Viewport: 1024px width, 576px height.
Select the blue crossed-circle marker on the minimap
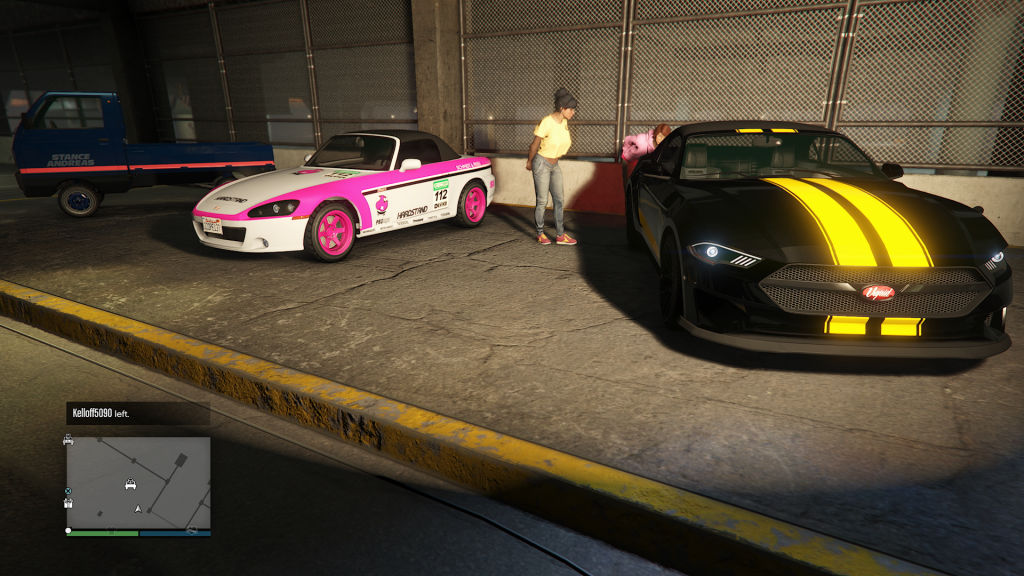click(68, 491)
